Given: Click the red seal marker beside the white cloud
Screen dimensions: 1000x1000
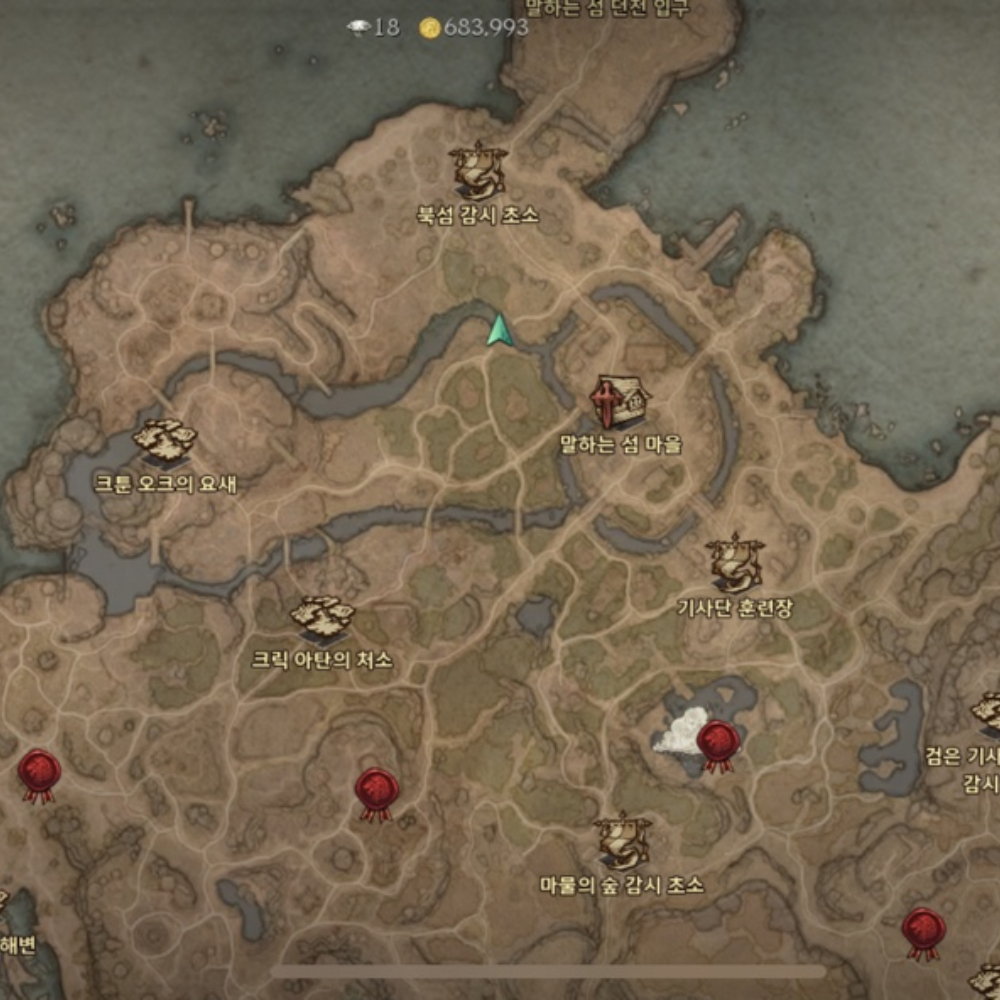Looking at the screenshot, I should pos(718,745).
